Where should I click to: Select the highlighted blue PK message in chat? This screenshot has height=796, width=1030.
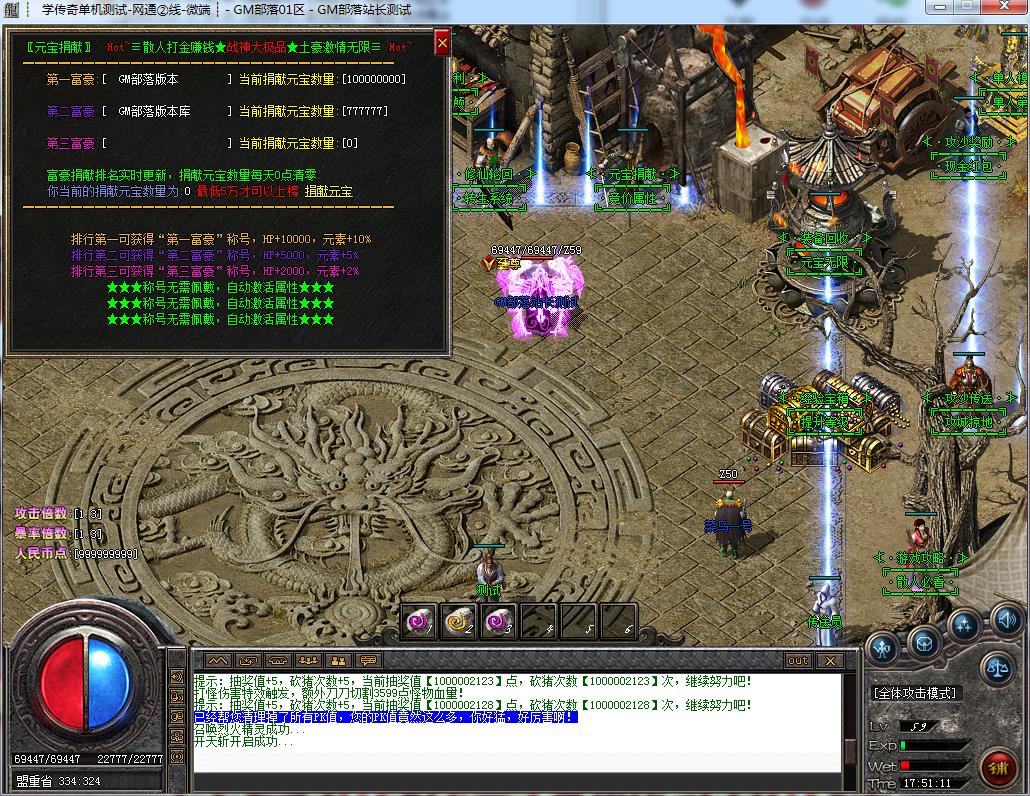point(385,717)
